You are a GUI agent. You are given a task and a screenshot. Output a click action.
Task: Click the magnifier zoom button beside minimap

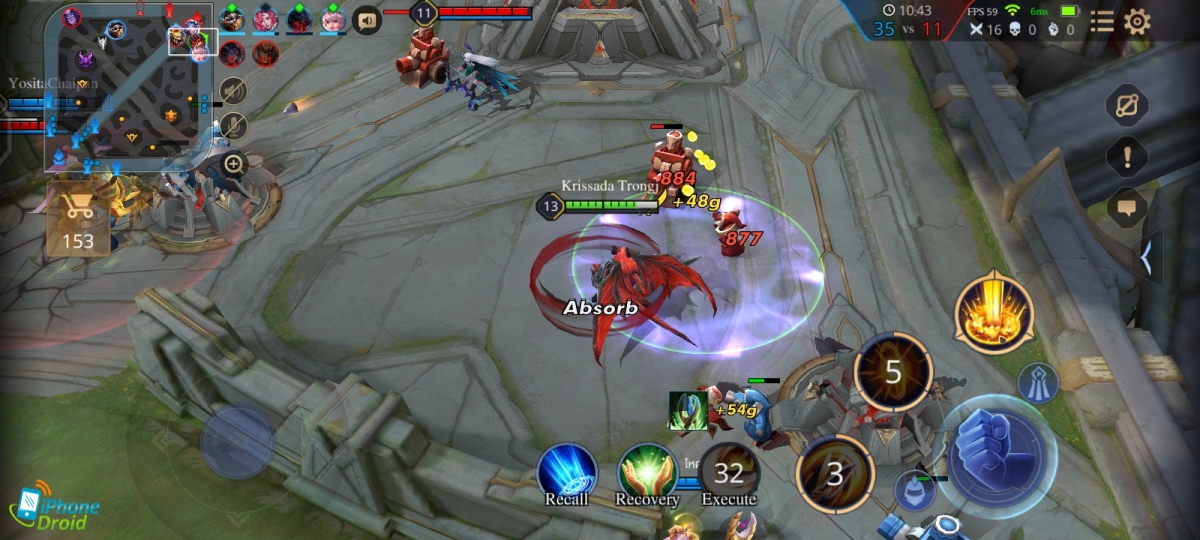coord(234,163)
